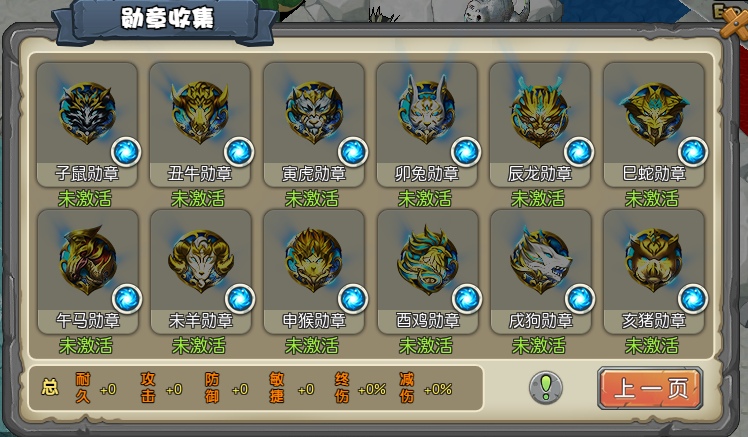
Task: Click the 申猴勋章 monkey medal
Action: [x=313, y=260]
